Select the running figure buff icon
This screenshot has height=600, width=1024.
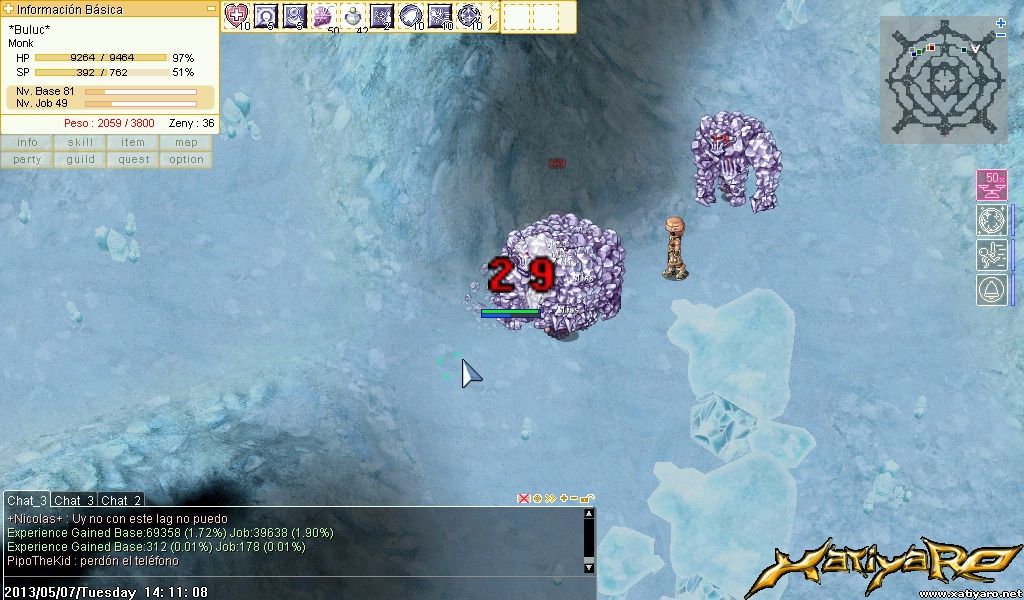click(x=991, y=255)
